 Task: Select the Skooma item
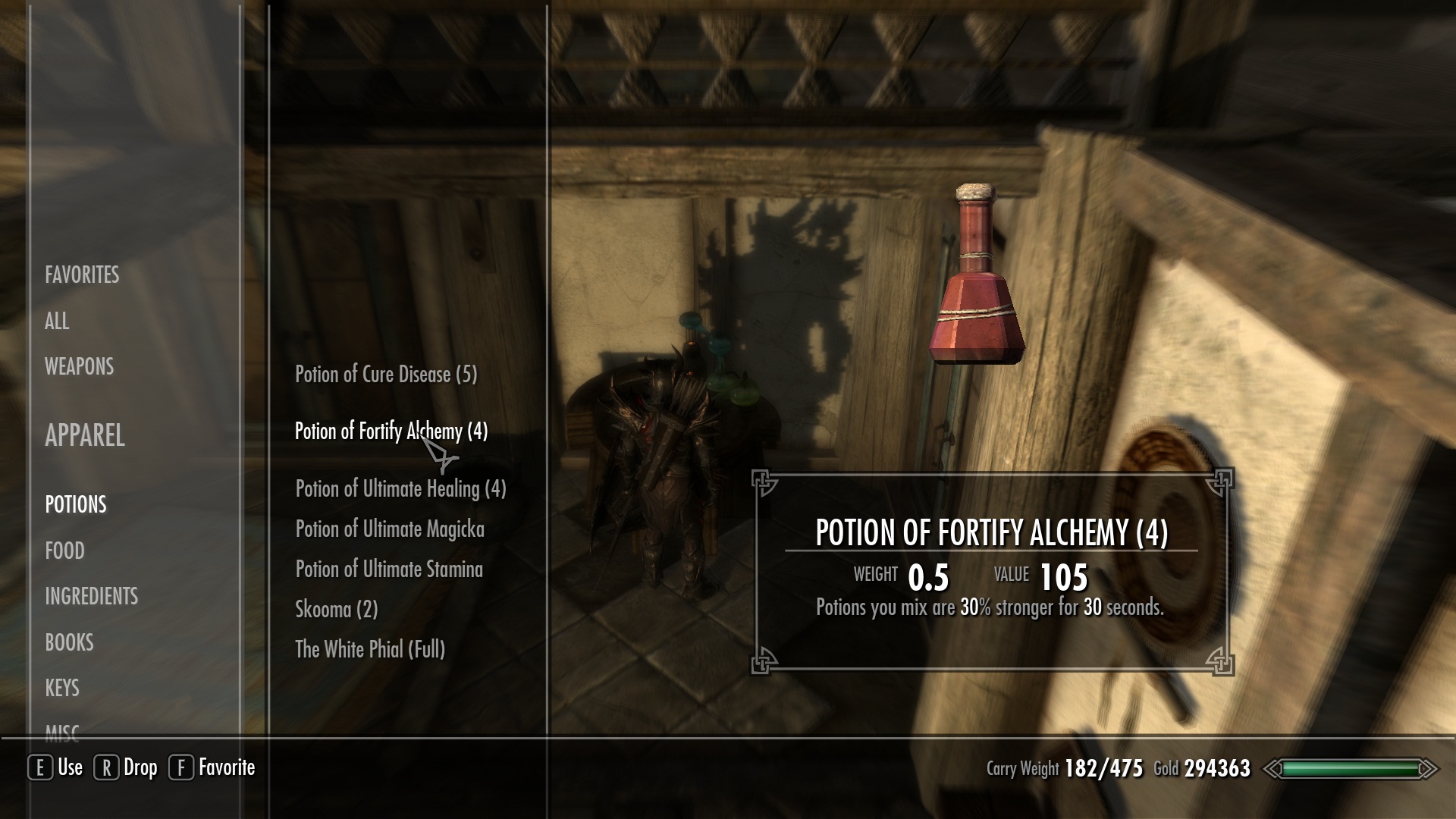point(336,609)
